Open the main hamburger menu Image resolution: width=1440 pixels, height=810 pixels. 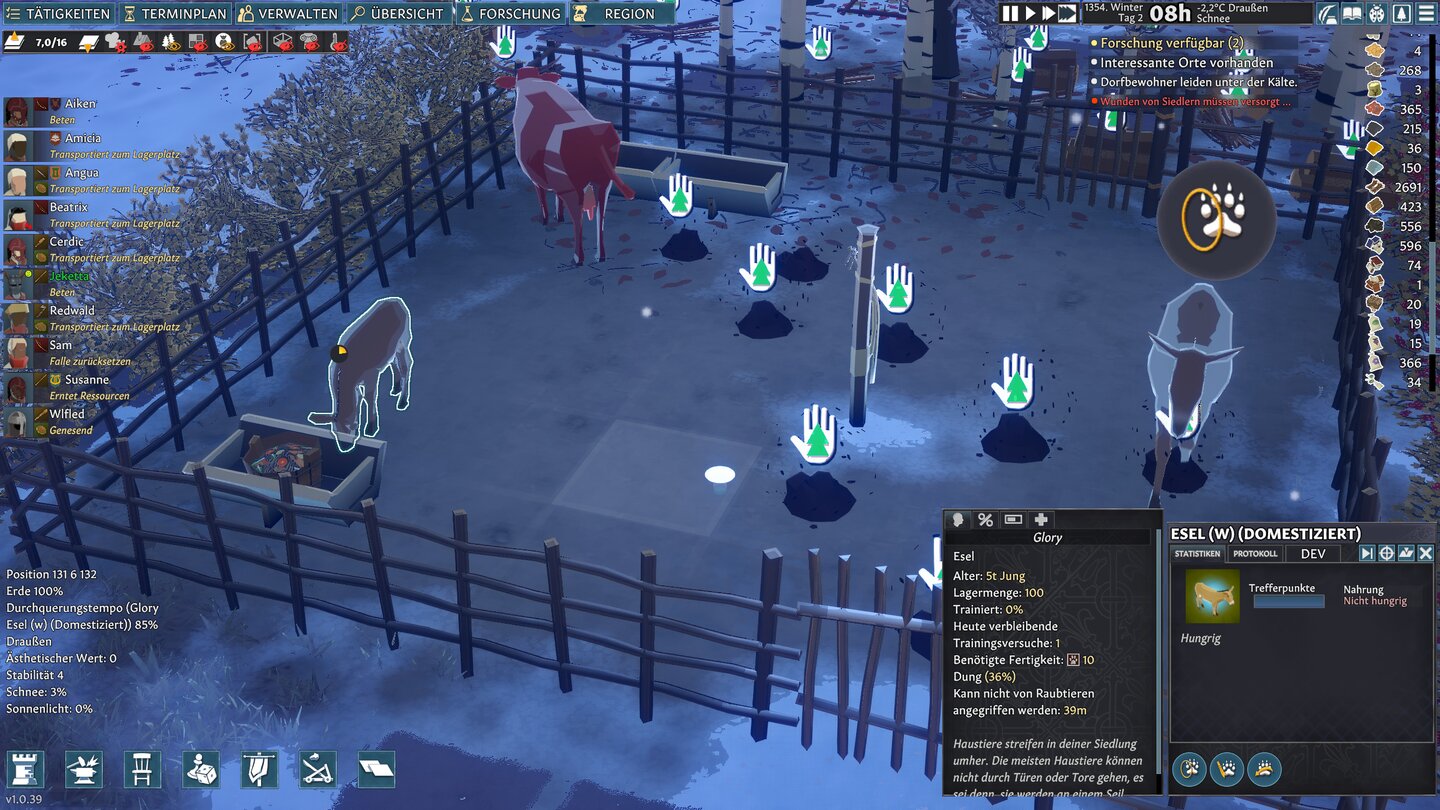point(1426,13)
